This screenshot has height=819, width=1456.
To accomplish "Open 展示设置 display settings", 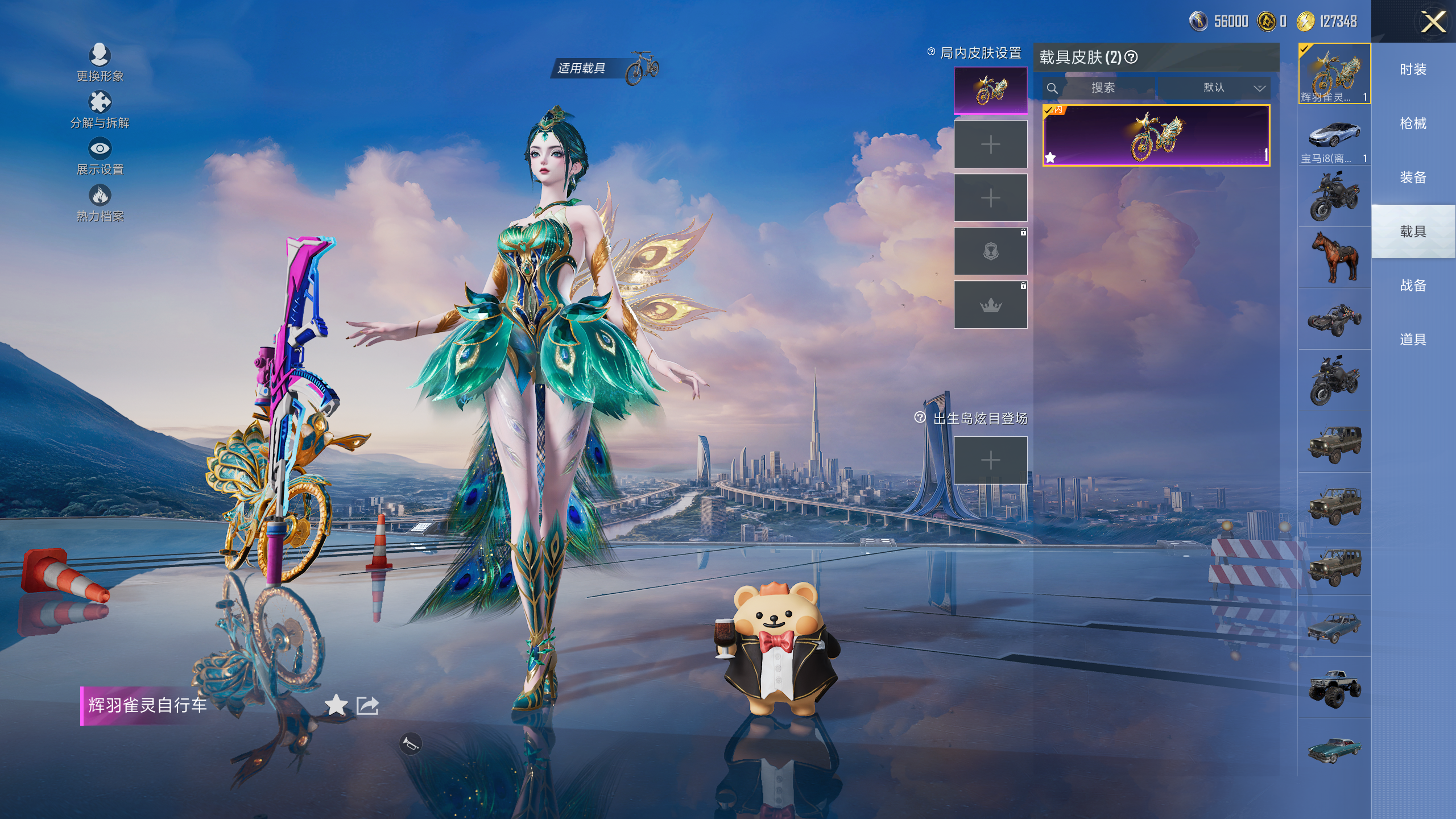I will pyautogui.click(x=100, y=156).
